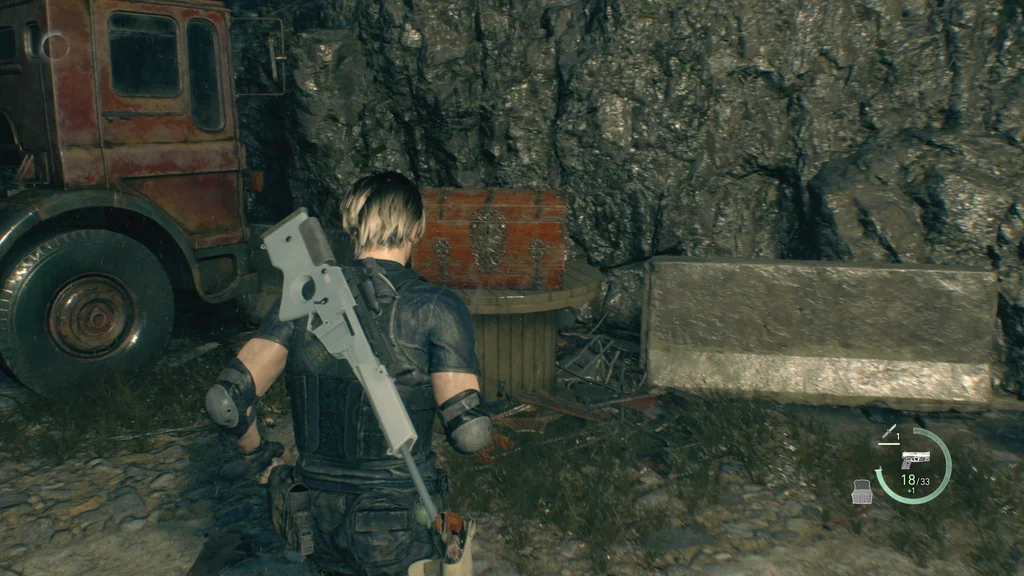Click the combat knife icon

coord(886,433)
